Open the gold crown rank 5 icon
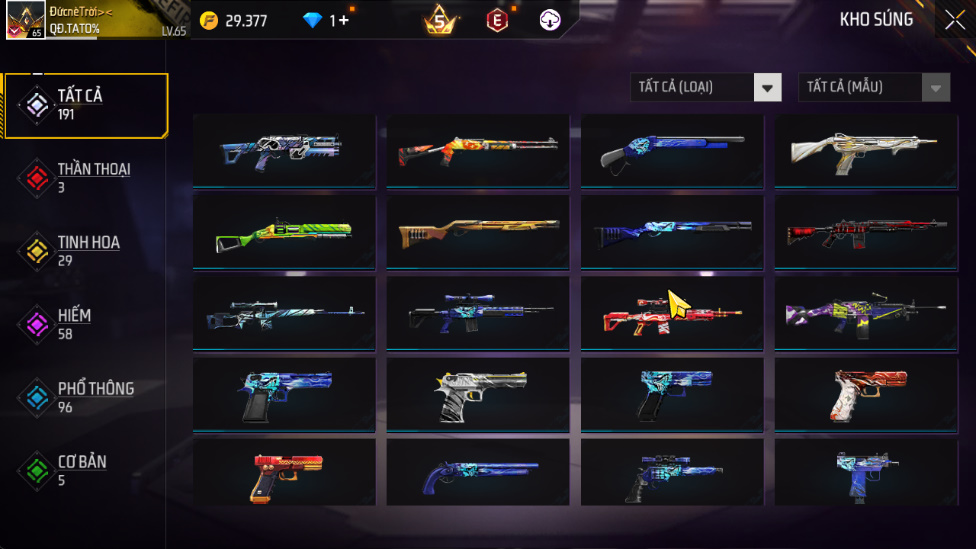 [439, 20]
